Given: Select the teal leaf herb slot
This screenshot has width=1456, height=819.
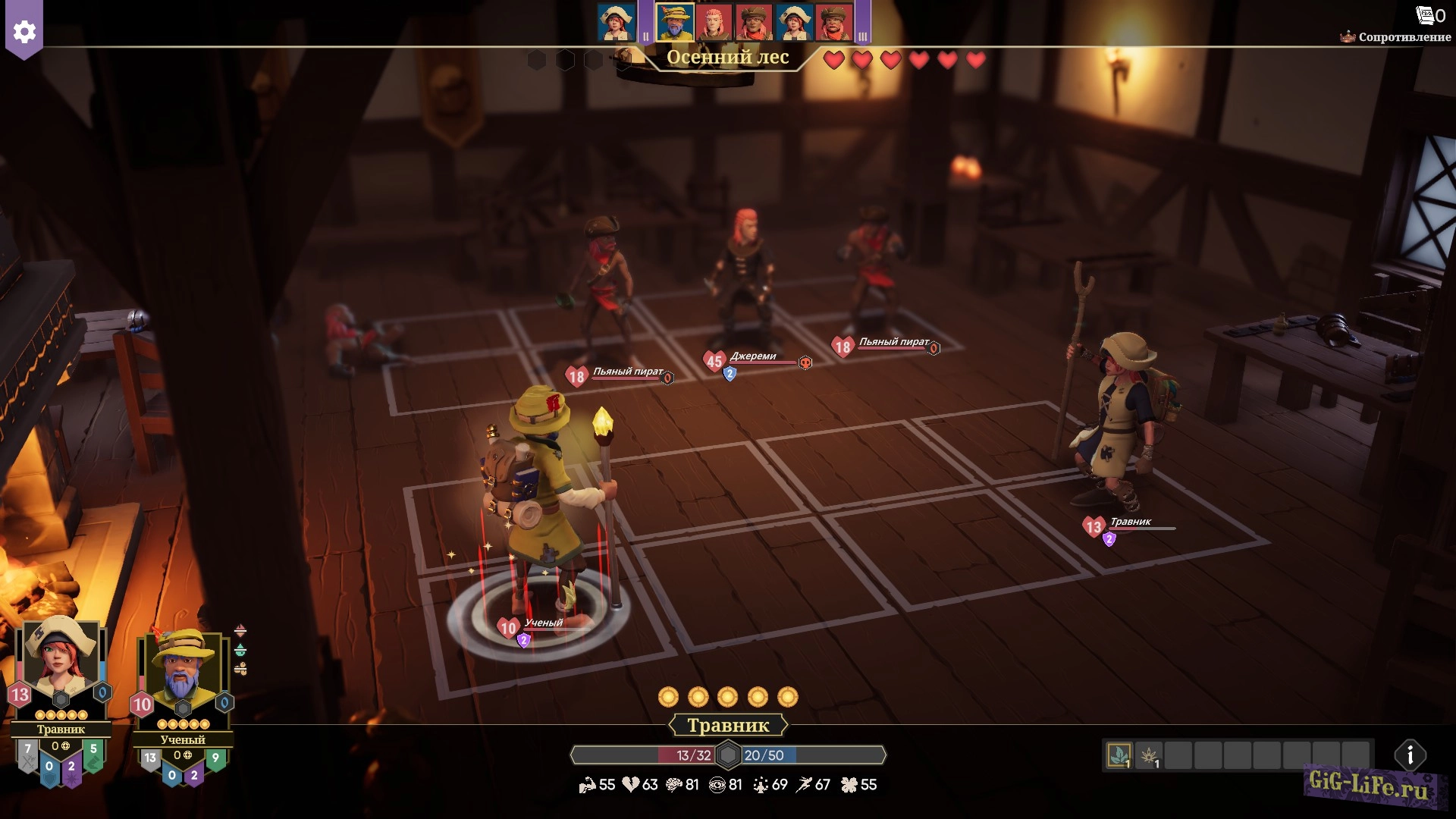Looking at the screenshot, I should point(1119,755).
